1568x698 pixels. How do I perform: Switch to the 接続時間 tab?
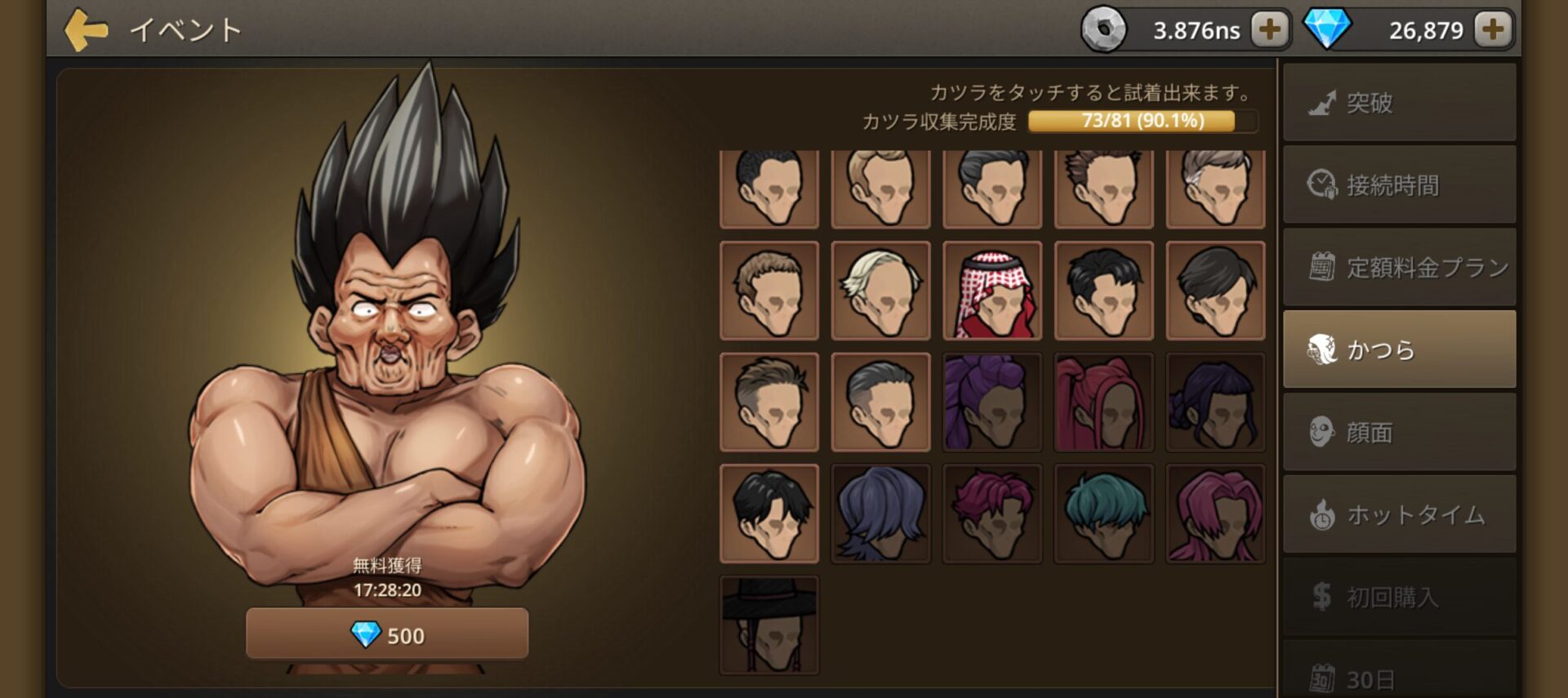point(1399,185)
